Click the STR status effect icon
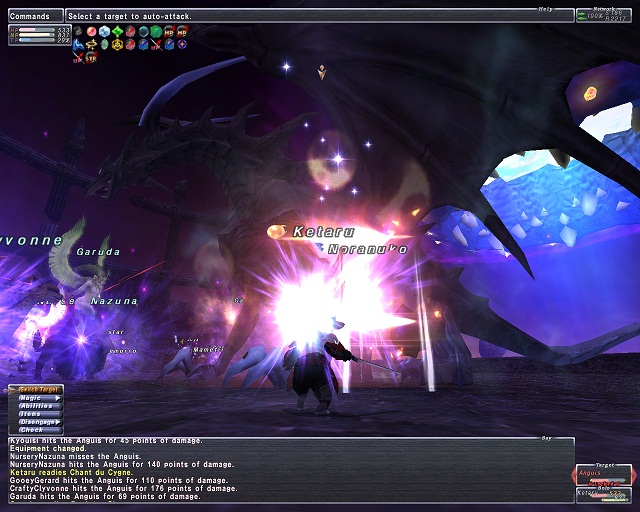Image resolution: width=640 pixels, height=512 pixels. click(92, 58)
